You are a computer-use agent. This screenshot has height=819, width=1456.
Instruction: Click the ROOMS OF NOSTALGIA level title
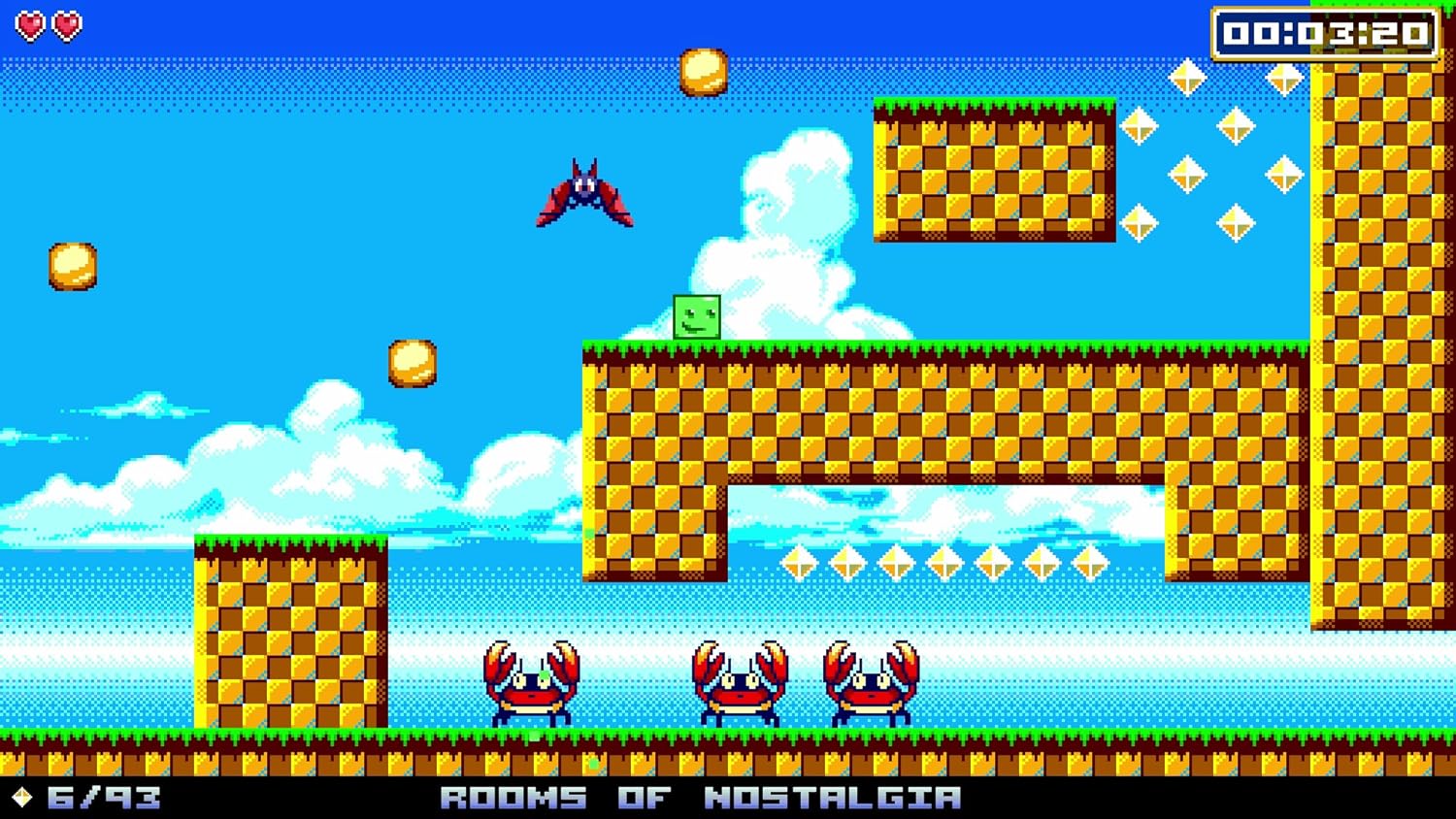pos(701,796)
